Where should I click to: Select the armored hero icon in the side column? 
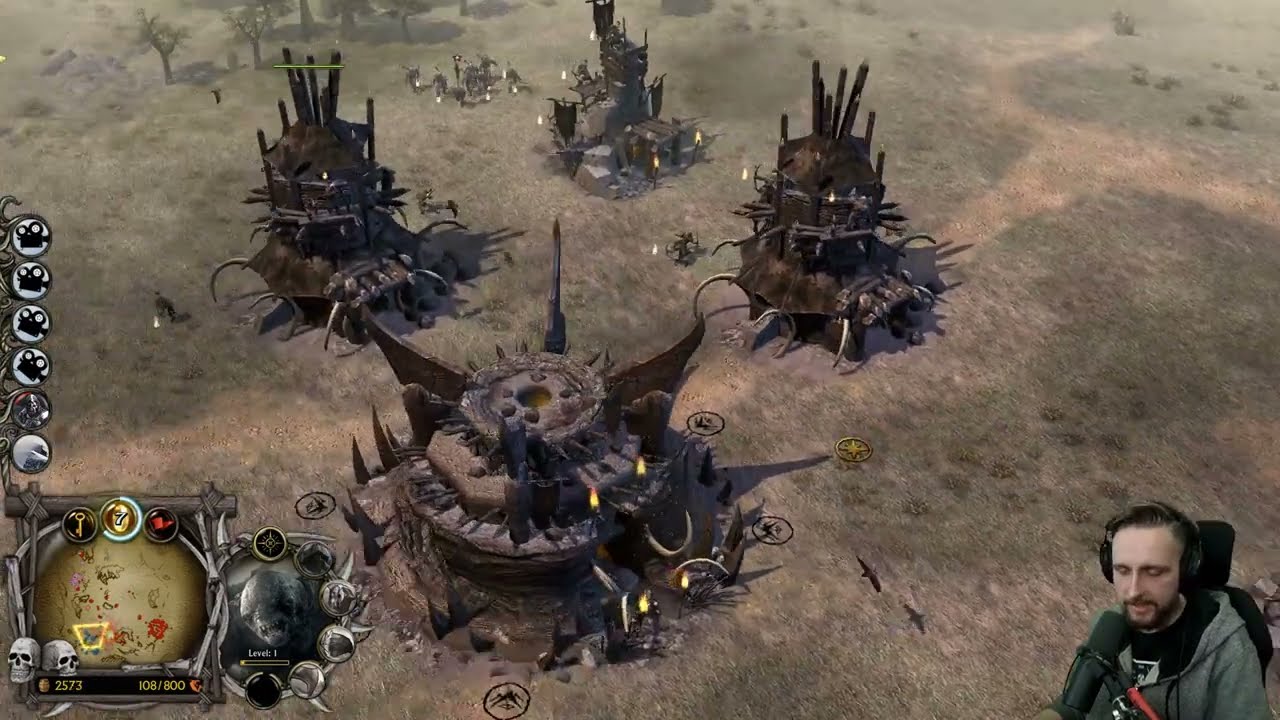click(31, 410)
